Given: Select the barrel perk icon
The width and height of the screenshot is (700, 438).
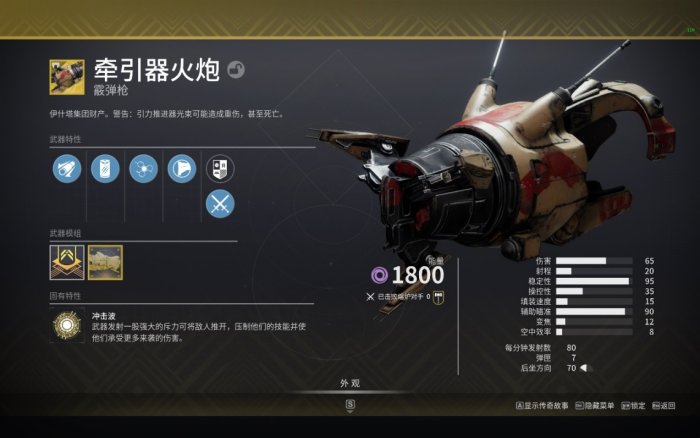Looking at the screenshot, I should click(67, 168).
